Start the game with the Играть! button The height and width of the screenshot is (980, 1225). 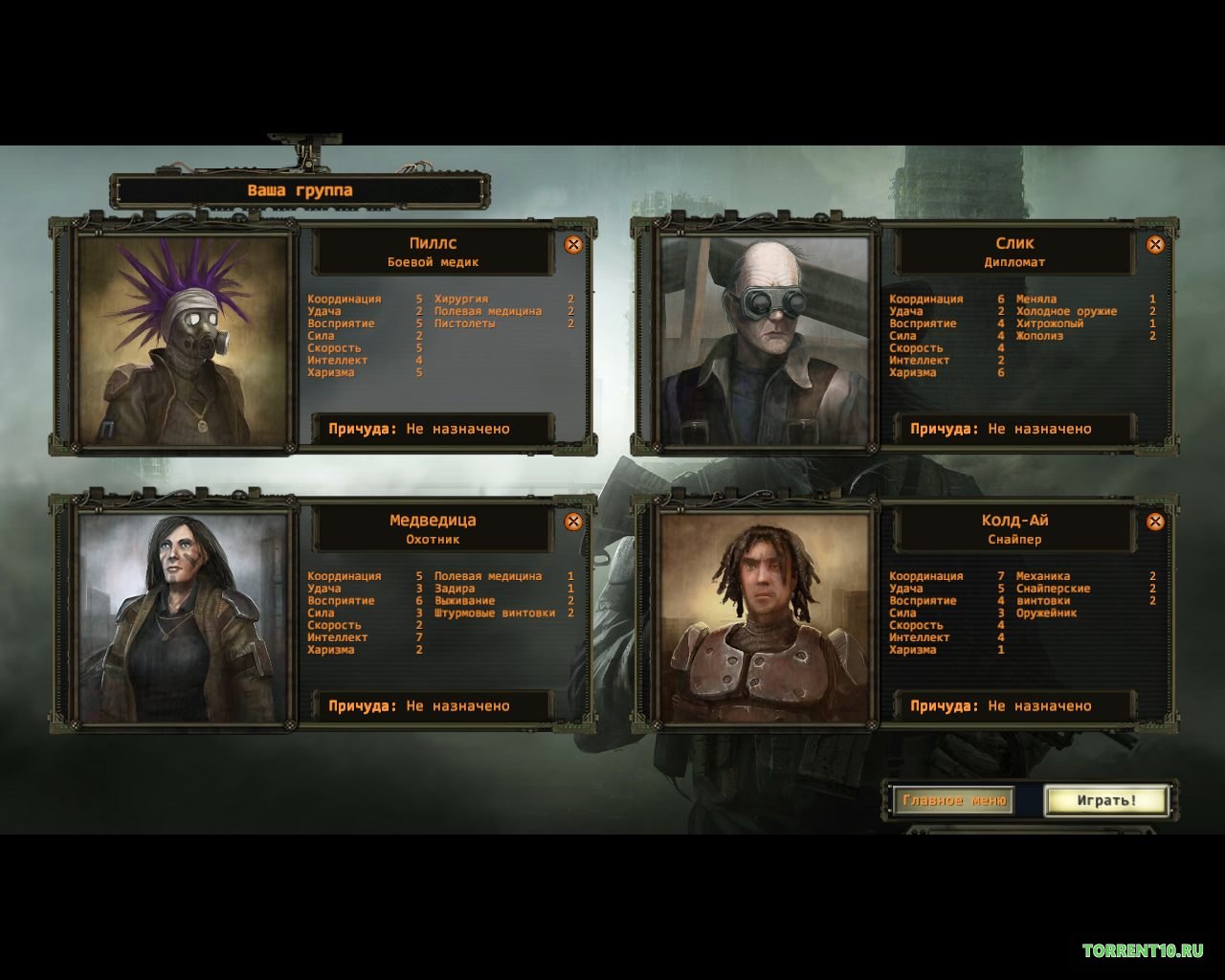tap(1106, 800)
